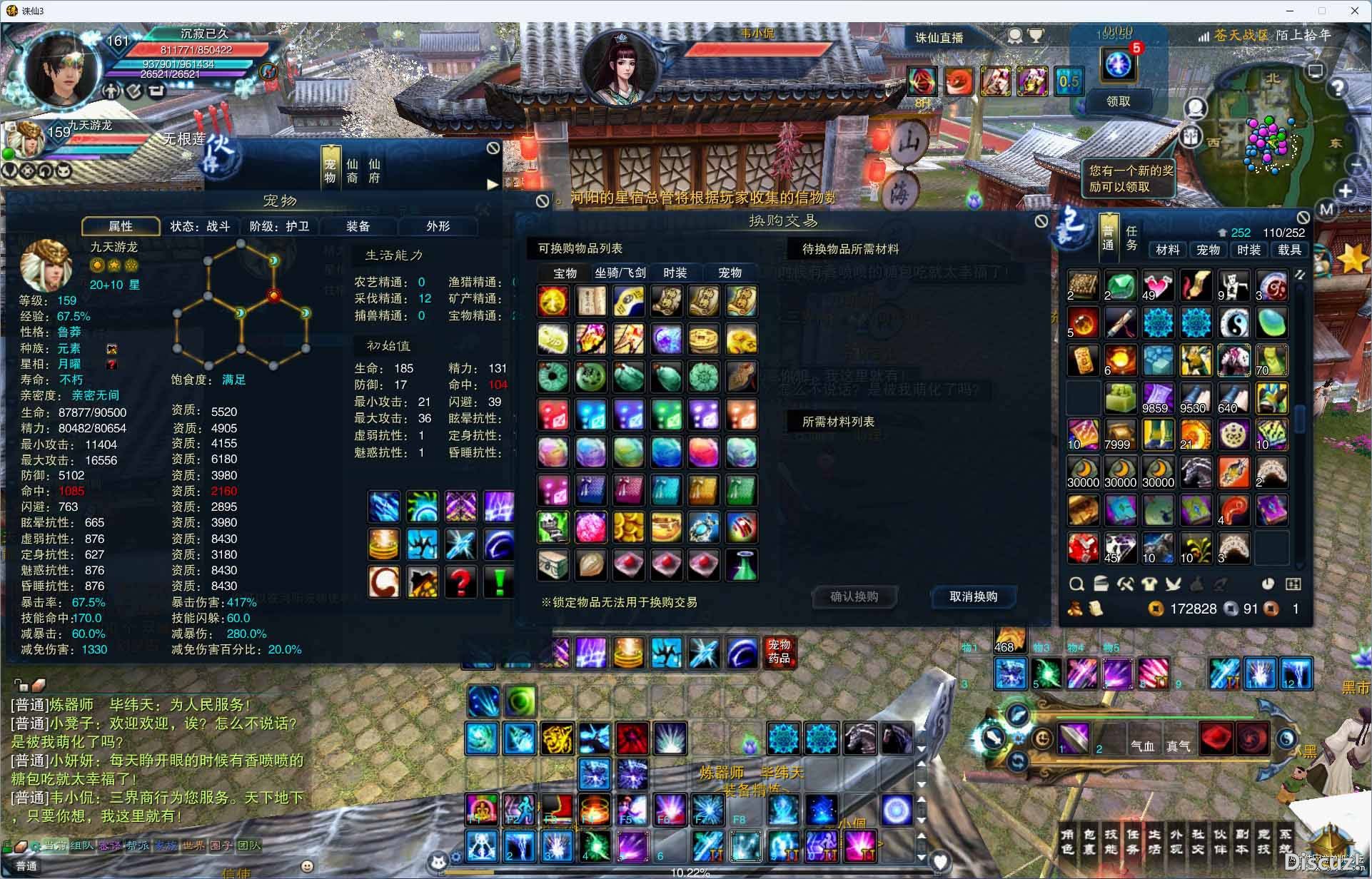The width and height of the screenshot is (1372, 879).
Task: Click the 468 stacked item in the quick slot
Action: (1009, 639)
